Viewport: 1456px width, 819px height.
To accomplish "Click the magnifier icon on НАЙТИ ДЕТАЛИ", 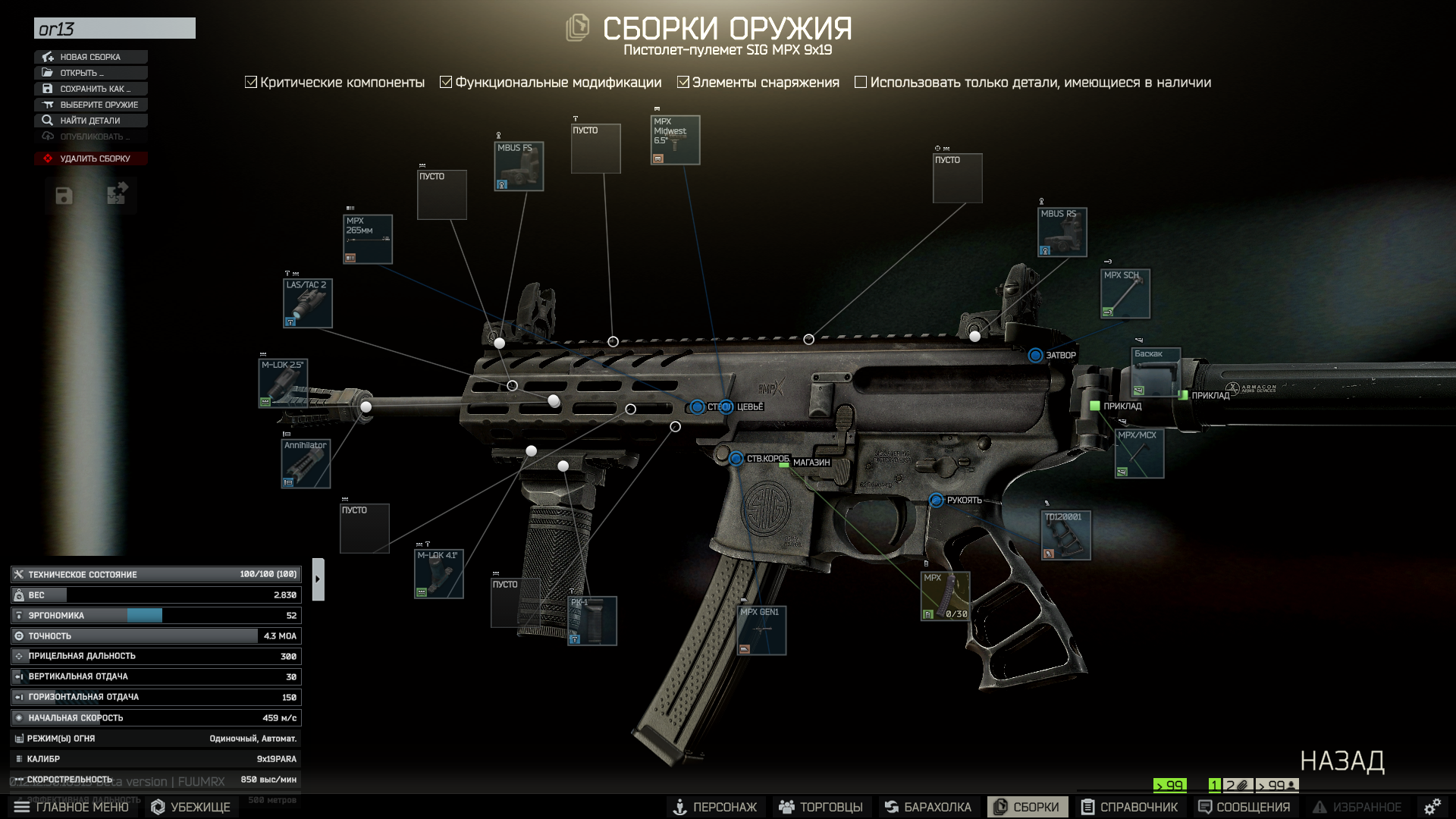I will [x=47, y=120].
